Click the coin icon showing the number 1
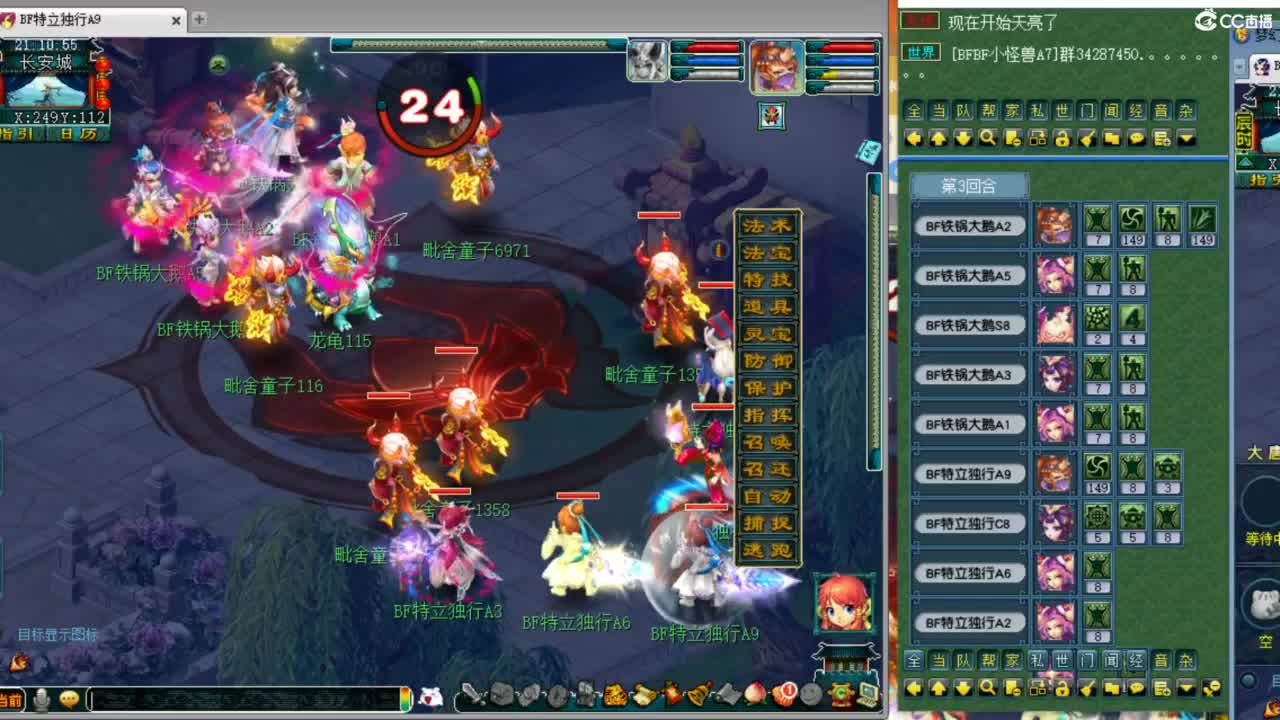1280x720 pixels. pos(784,696)
